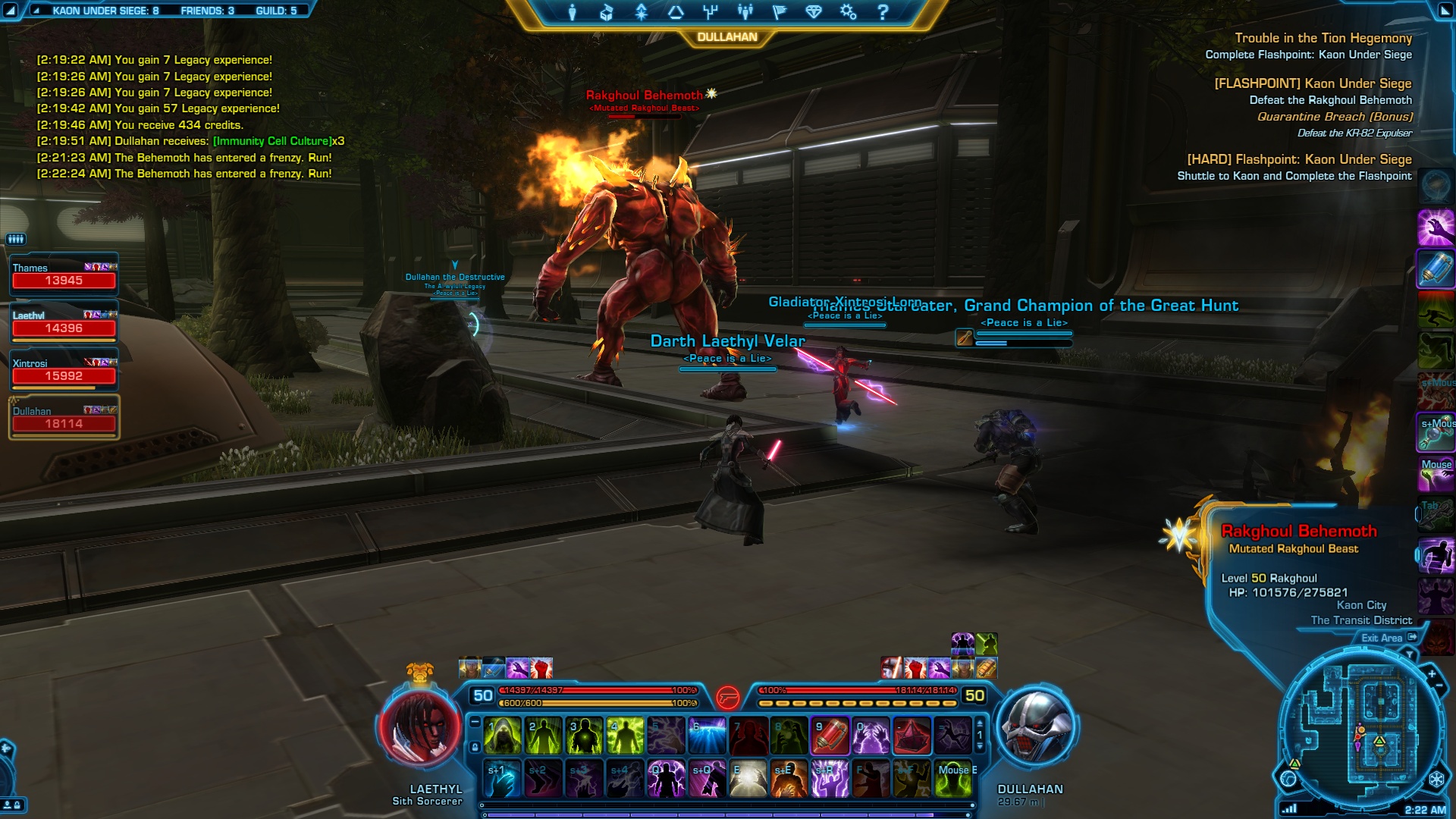Zoom in the minimap with plus button
1456x819 pixels.
pos(1432,673)
